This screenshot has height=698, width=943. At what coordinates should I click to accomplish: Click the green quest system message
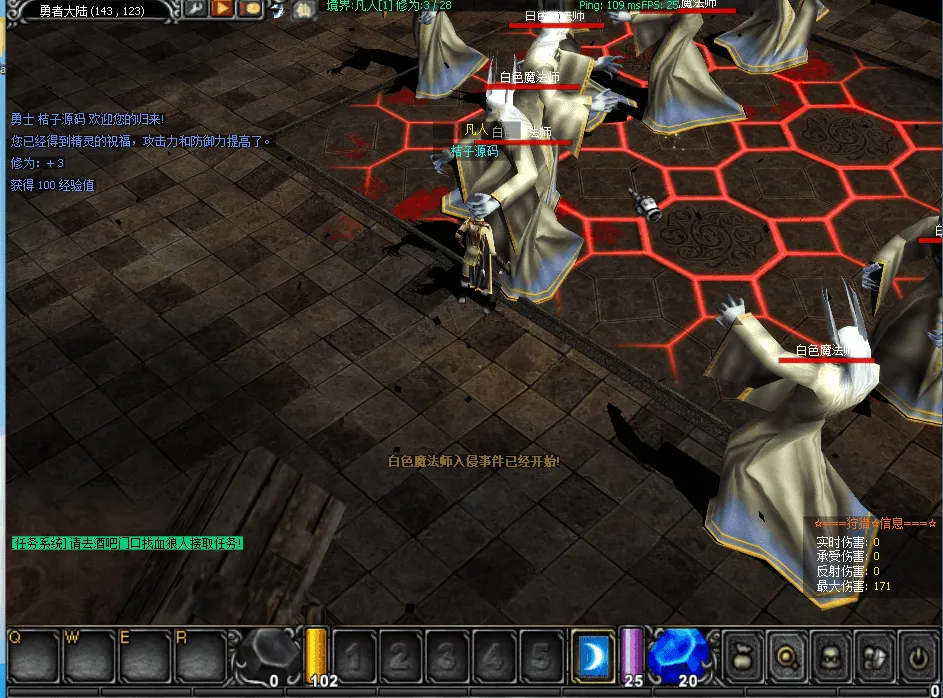[126, 543]
